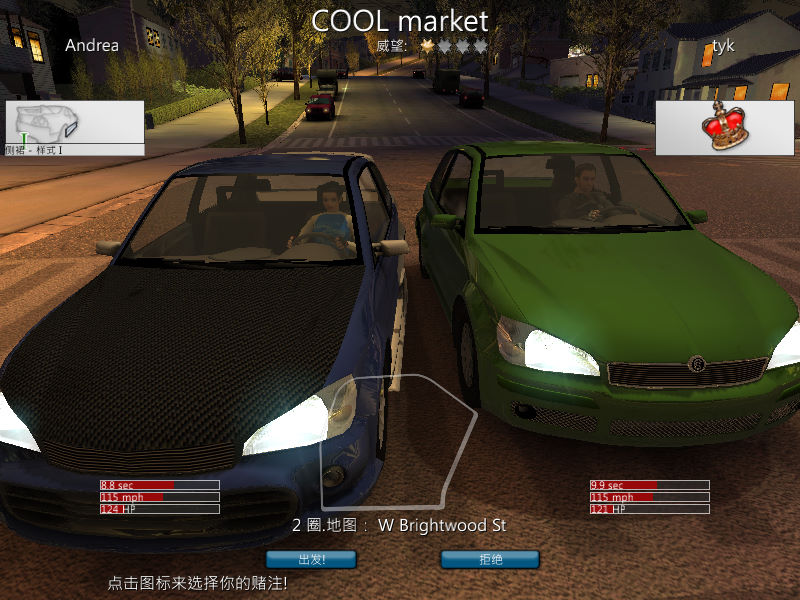
Task: Choose tyk's red crown wager icon
Action: tap(724, 127)
